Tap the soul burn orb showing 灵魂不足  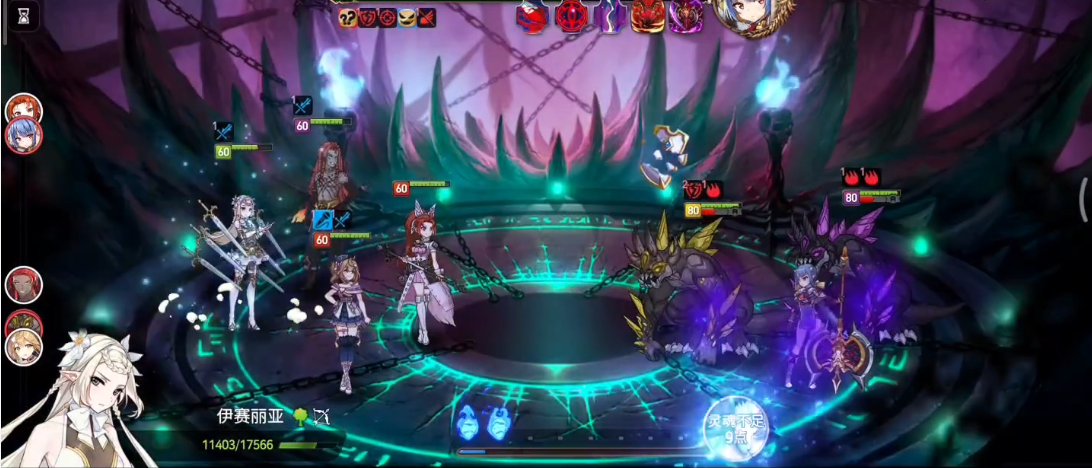tap(738, 428)
